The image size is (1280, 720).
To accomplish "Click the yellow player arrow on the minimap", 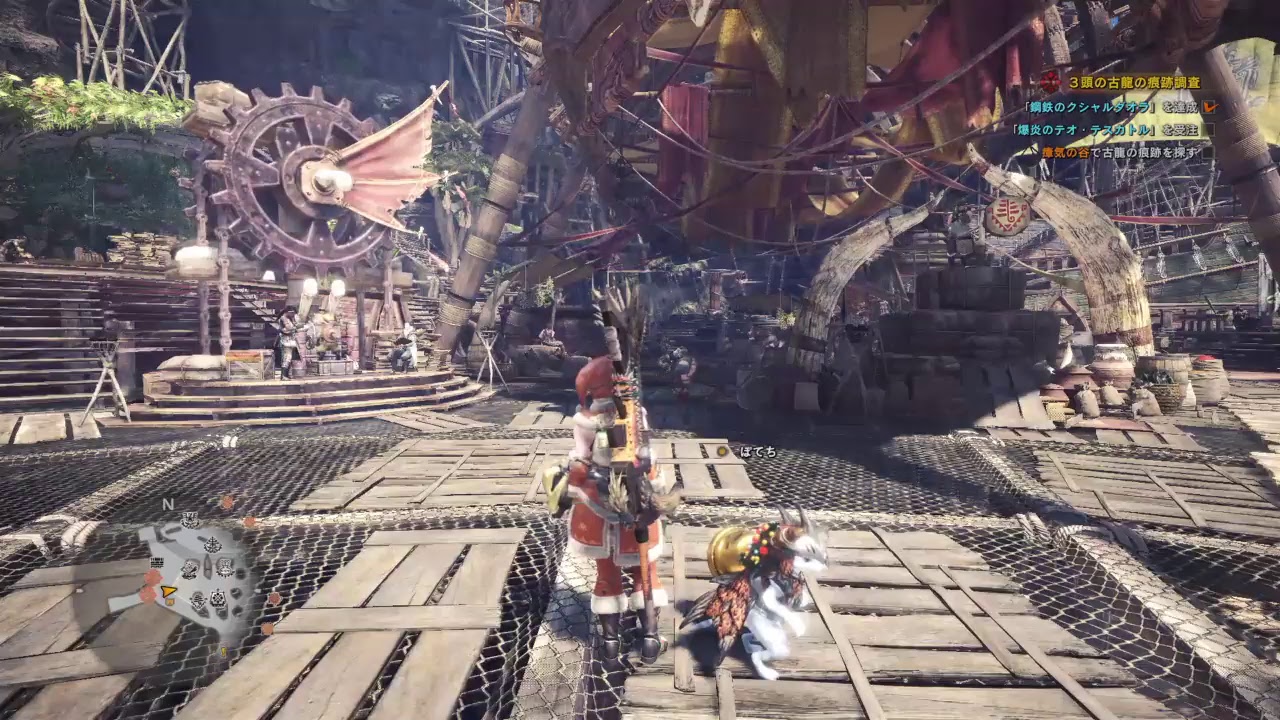I will click(167, 590).
